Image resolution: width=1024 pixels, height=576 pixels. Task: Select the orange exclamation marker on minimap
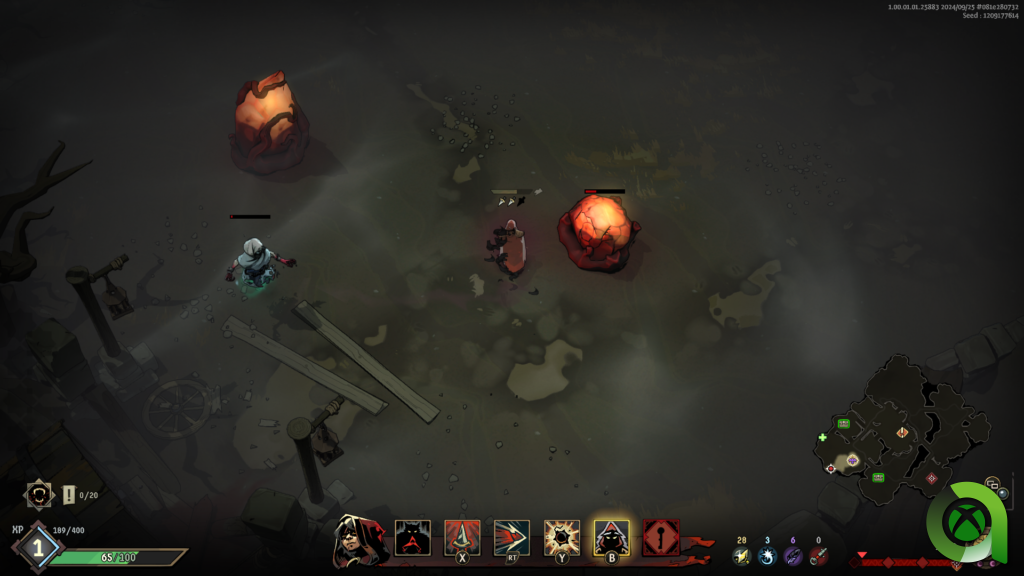click(902, 432)
